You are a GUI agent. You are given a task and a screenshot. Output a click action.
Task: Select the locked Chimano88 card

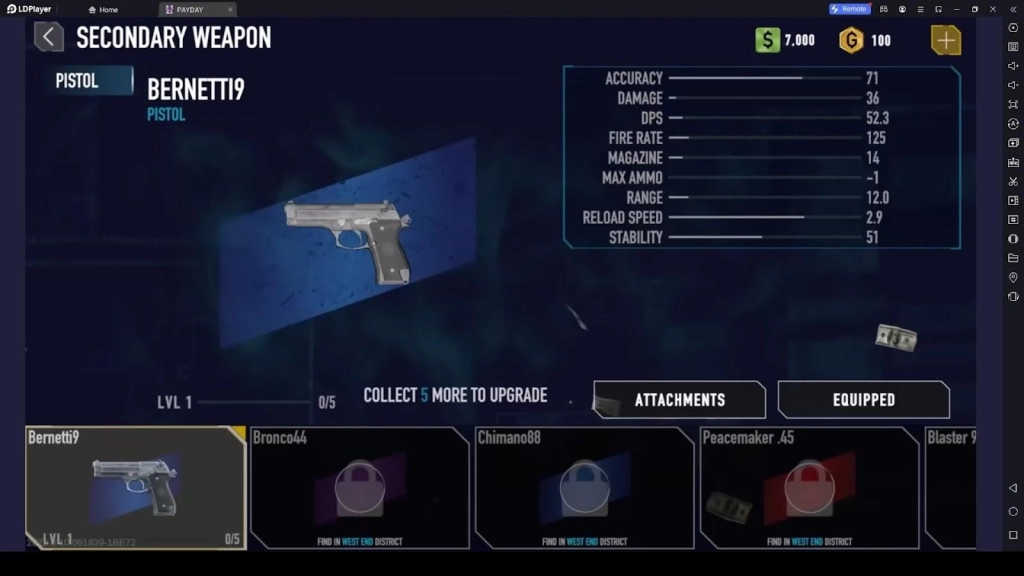[584, 487]
